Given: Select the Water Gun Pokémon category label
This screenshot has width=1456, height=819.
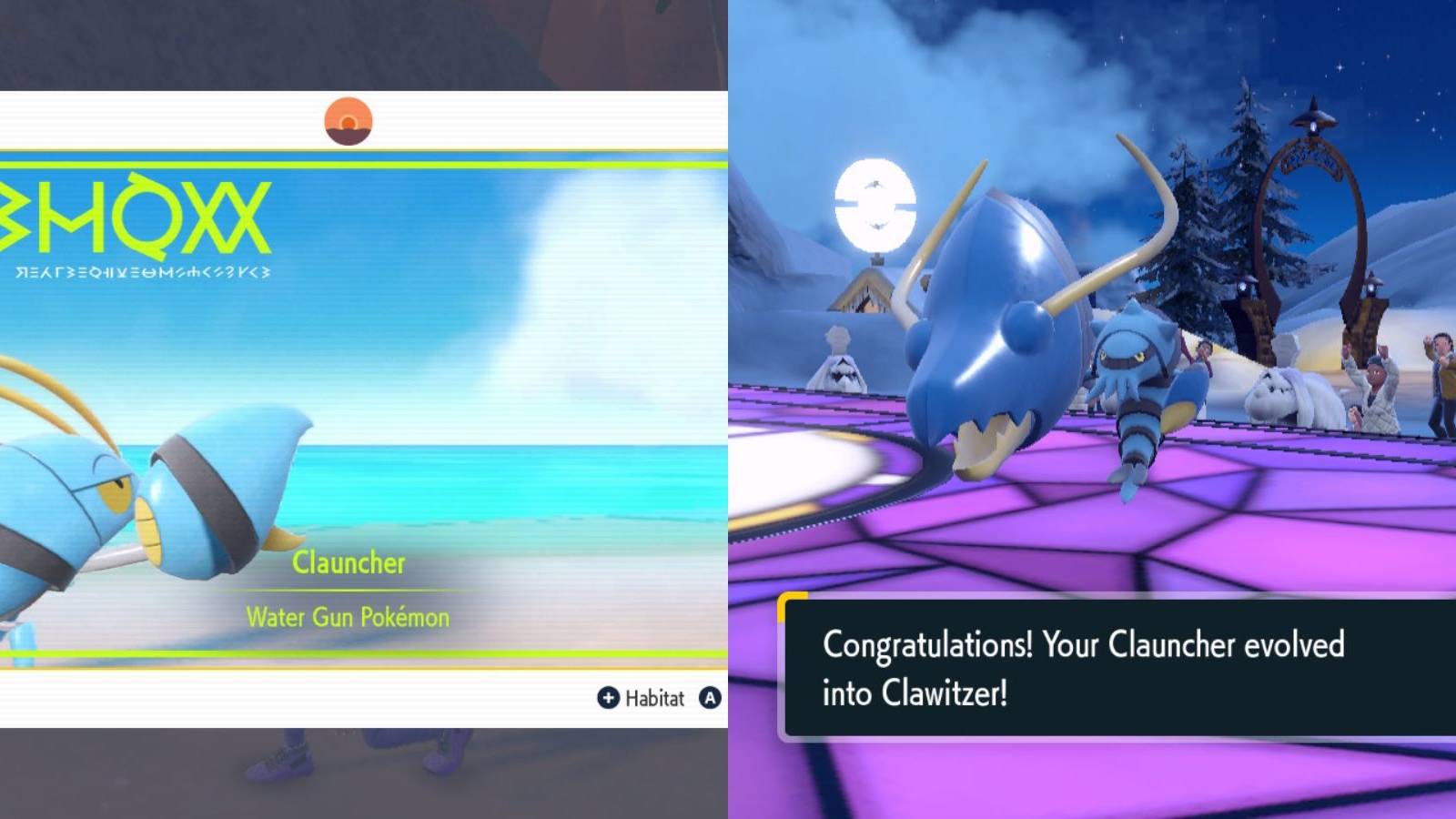Looking at the screenshot, I should coord(347,617).
